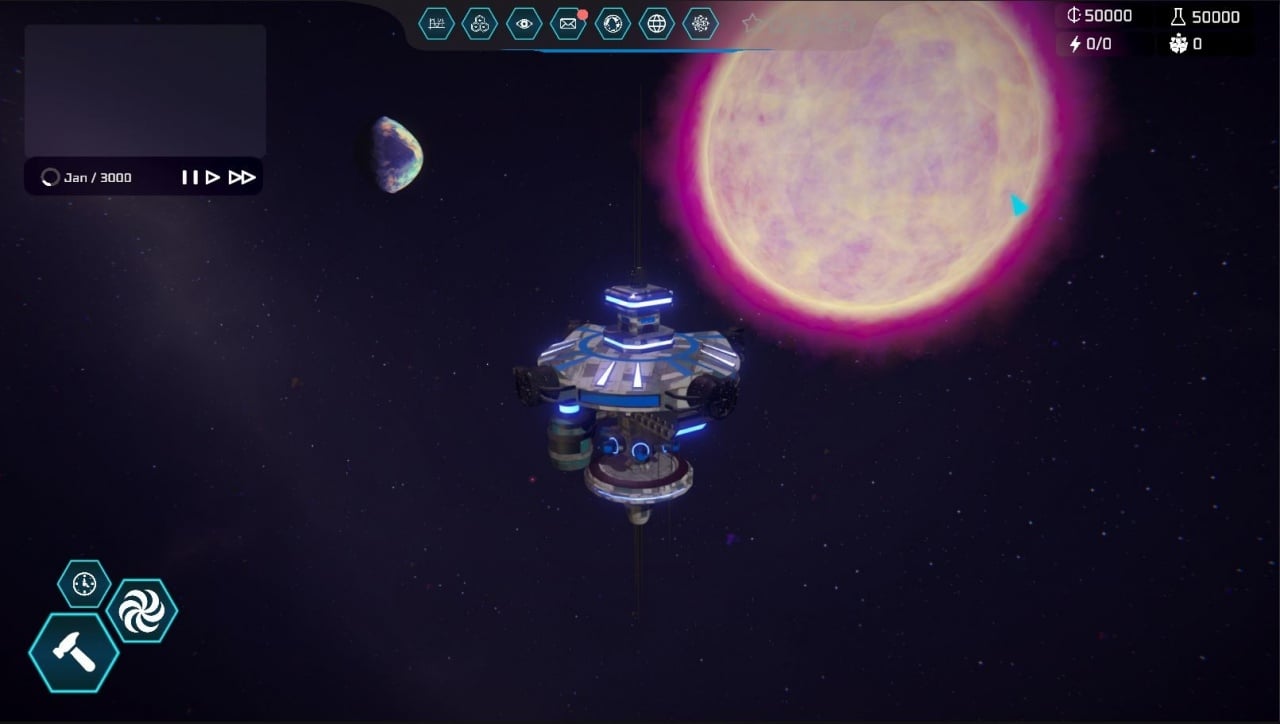Open the dotted cluster hexagon button
The height and width of the screenshot is (724, 1280).
(700, 24)
